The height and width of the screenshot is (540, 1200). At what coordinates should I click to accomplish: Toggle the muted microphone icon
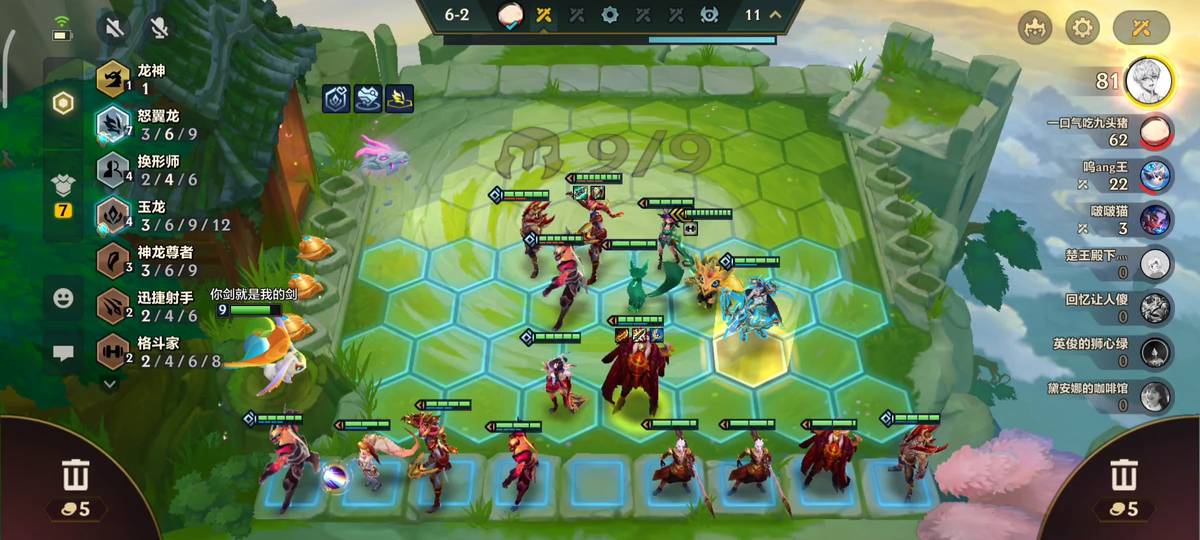click(x=158, y=27)
